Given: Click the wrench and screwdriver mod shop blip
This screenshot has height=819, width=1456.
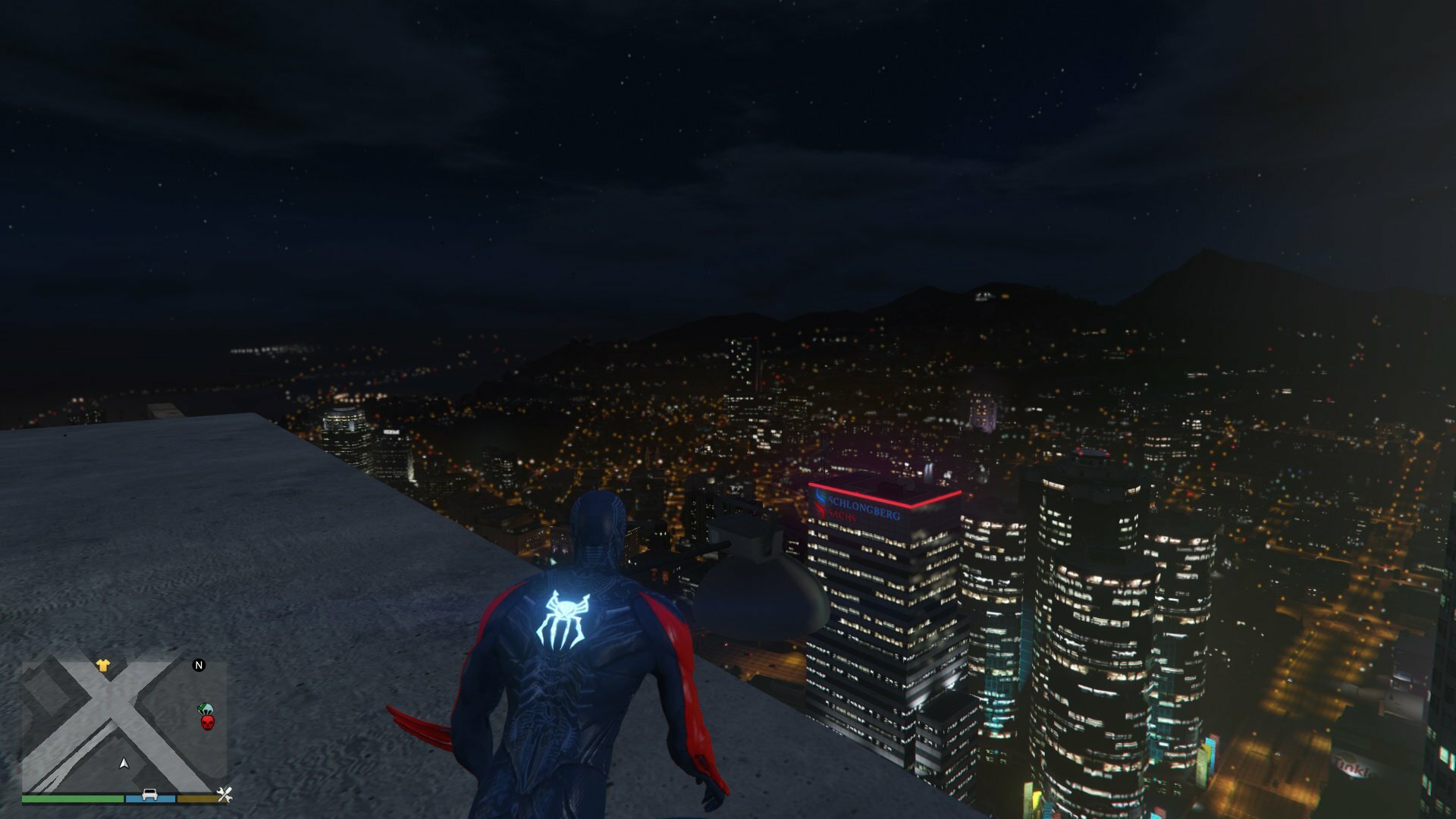Looking at the screenshot, I should click(224, 795).
